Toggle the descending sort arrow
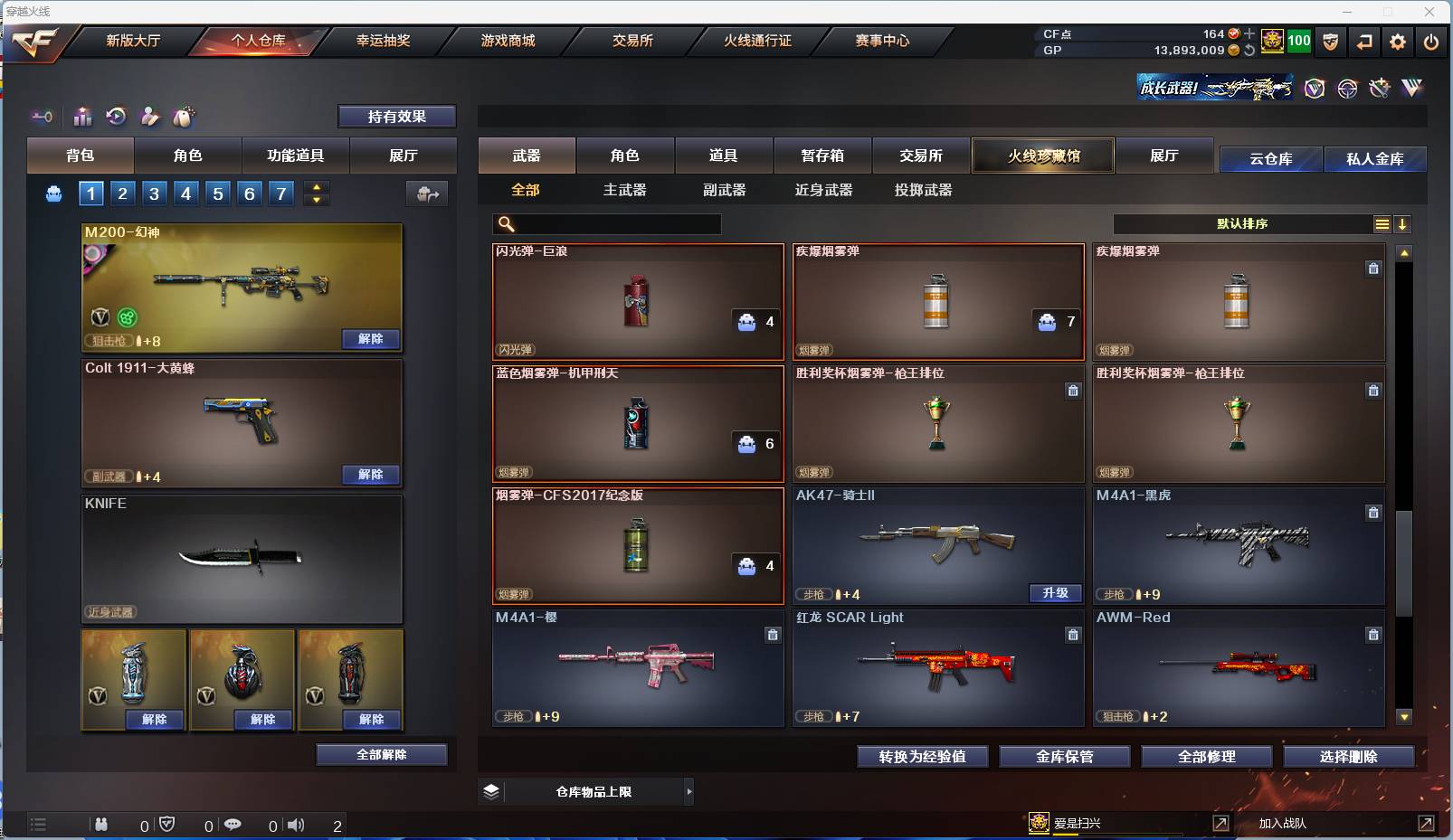Viewport: 1453px width, 840px height. (1403, 223)
